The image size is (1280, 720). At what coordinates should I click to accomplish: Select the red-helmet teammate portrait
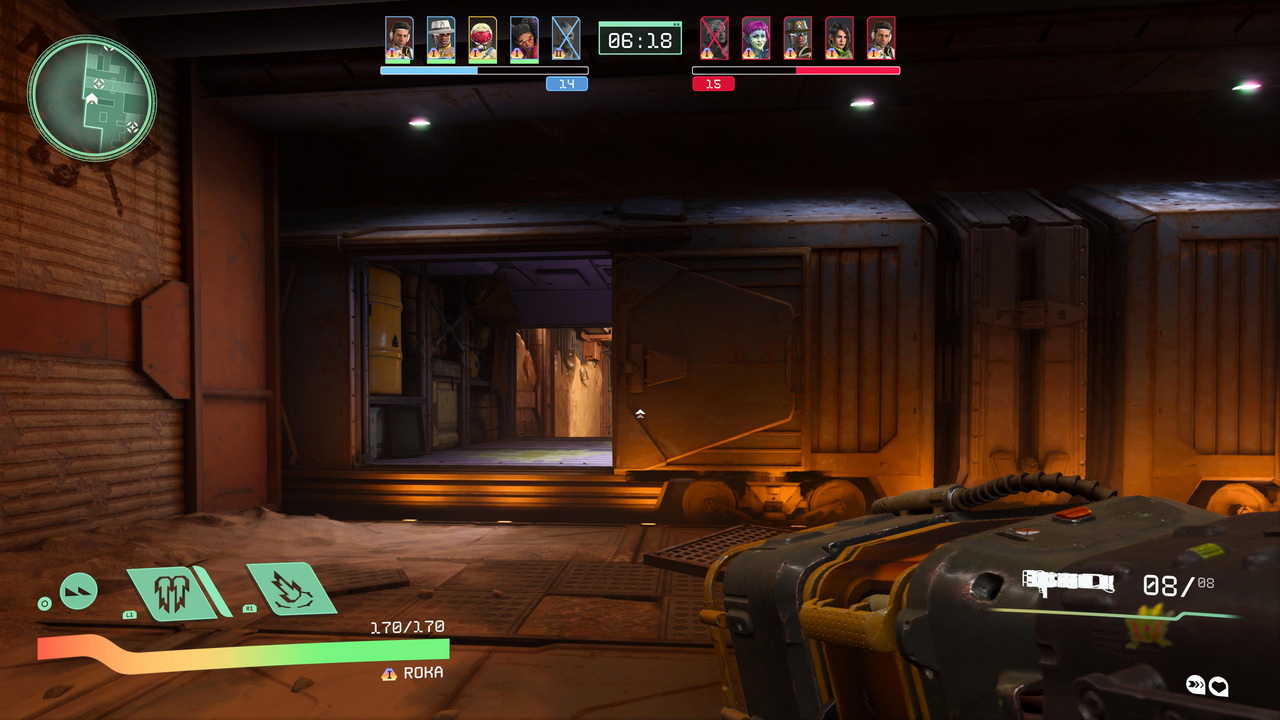(x=482, y=40)
